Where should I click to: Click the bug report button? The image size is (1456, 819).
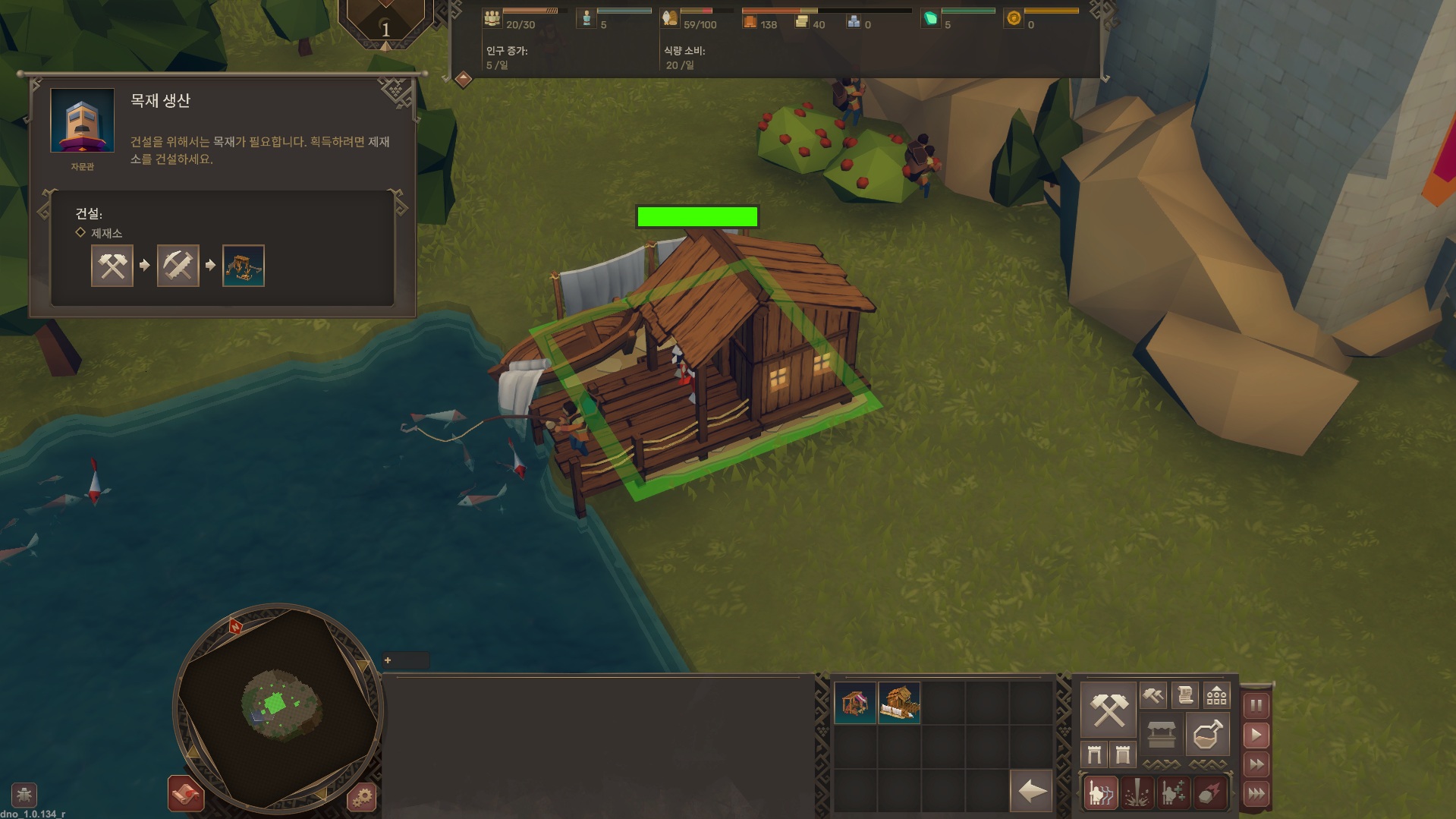point(24,795)
